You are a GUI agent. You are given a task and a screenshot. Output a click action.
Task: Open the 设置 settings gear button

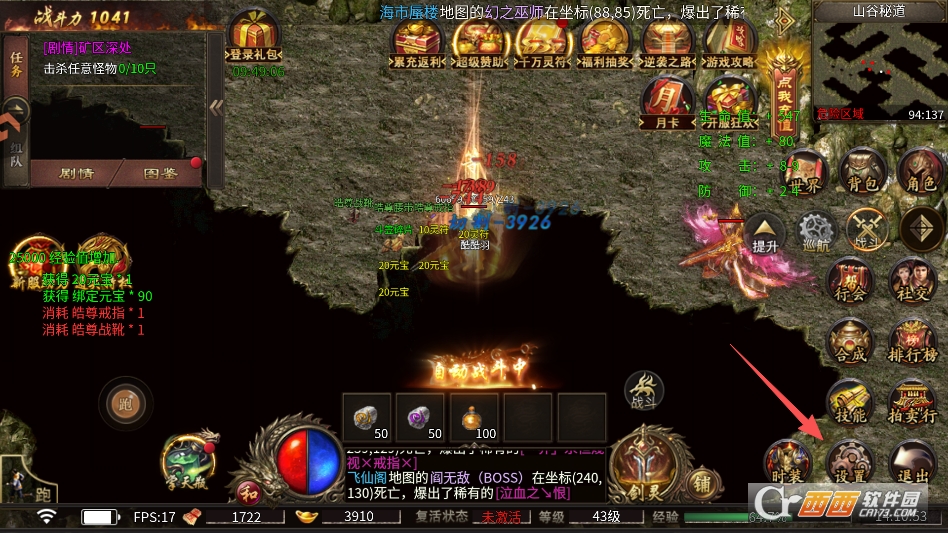tap(849, 461)
